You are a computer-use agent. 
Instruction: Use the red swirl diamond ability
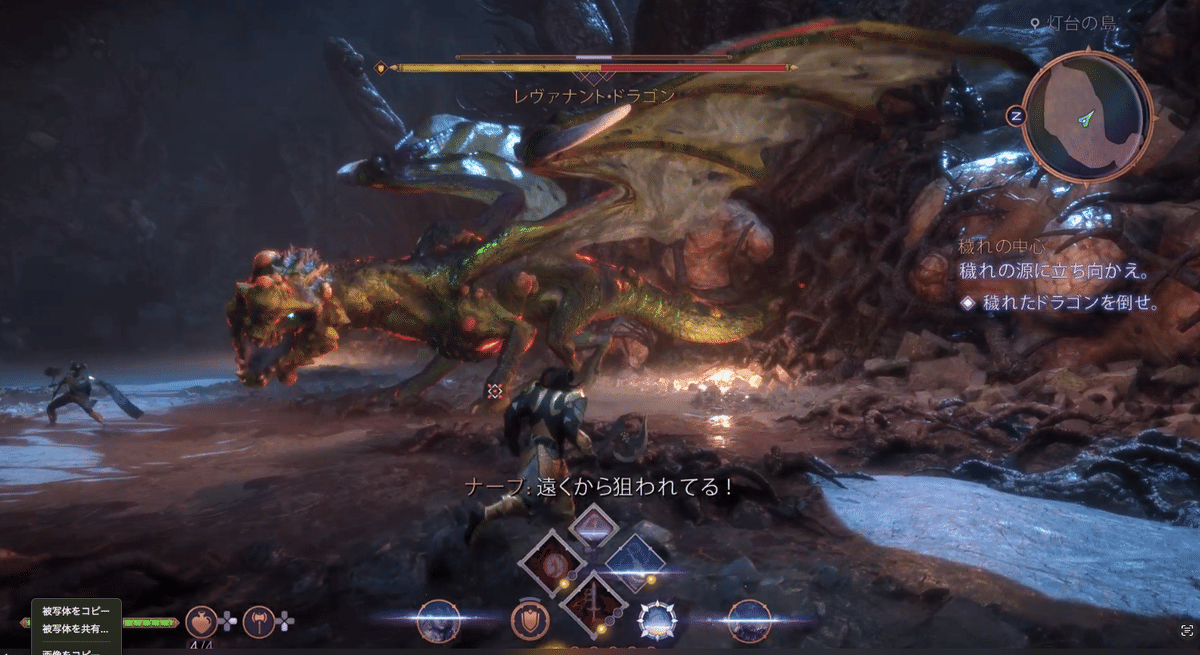(551, 562)
